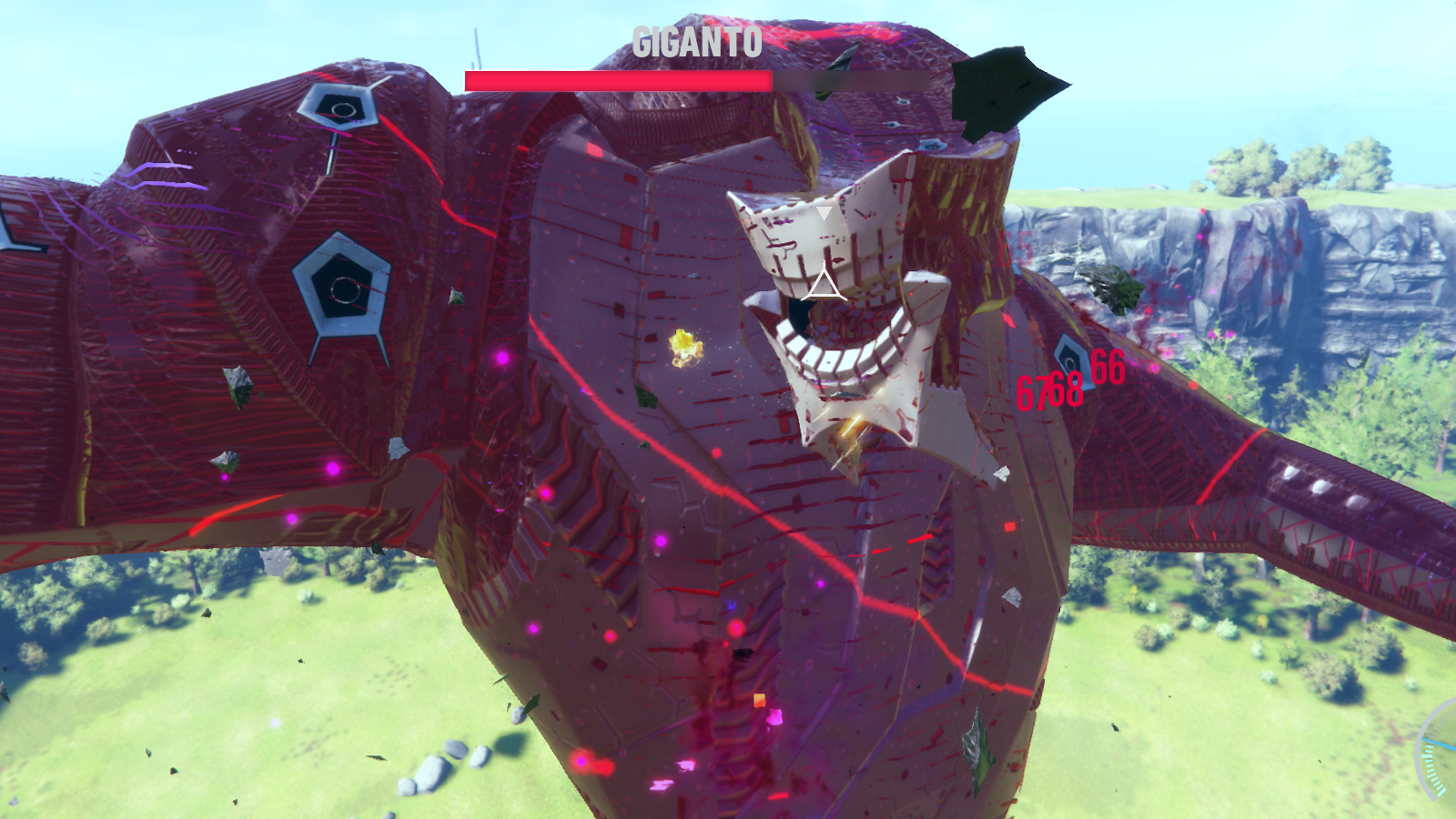Click the white targeting triangle reticle
The height and width of the screenshot is (819, 1456).
[x=826, y=285]
